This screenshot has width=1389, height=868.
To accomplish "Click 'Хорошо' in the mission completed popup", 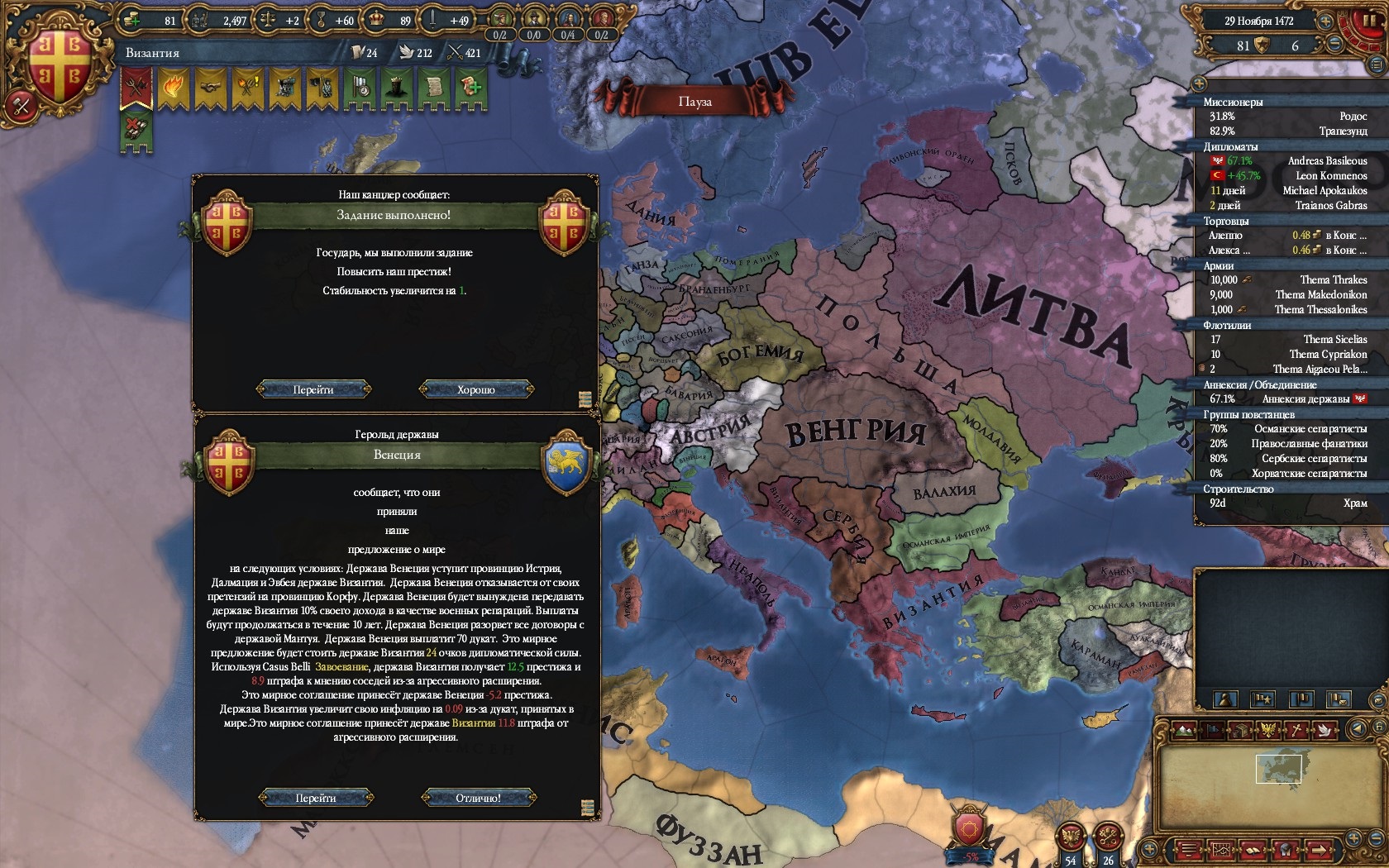I will point(475,389).
